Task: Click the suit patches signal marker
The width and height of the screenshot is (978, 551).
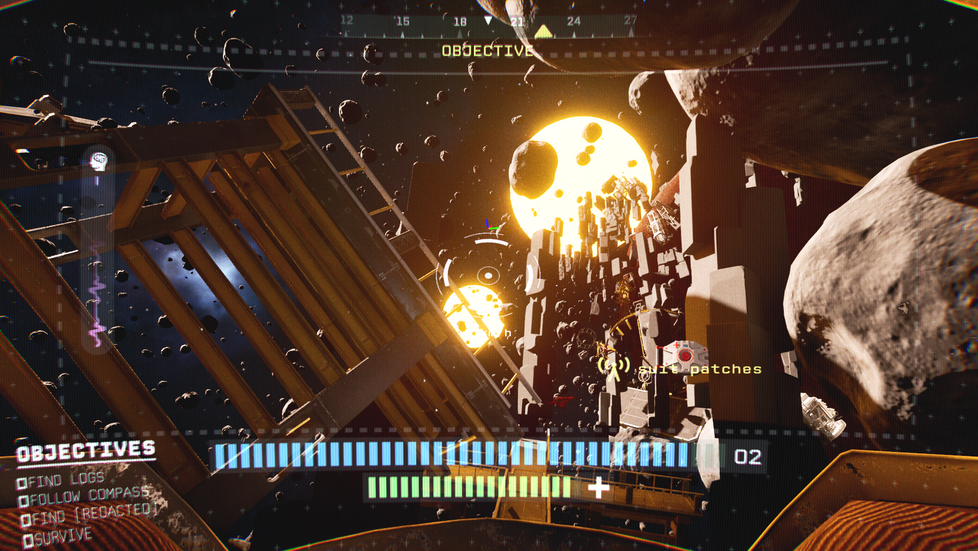Action: pyautogui.click(x=613, y=367)
